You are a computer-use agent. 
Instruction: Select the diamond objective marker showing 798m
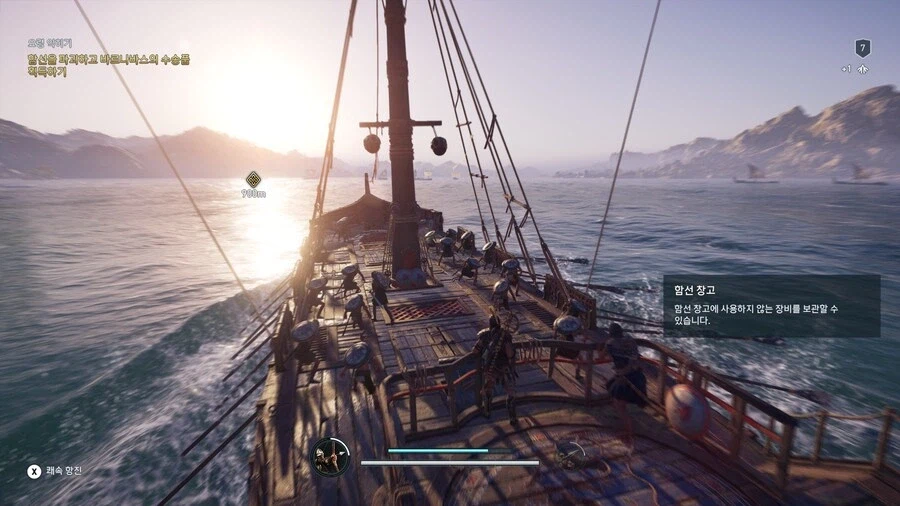[x=253, y=180]
